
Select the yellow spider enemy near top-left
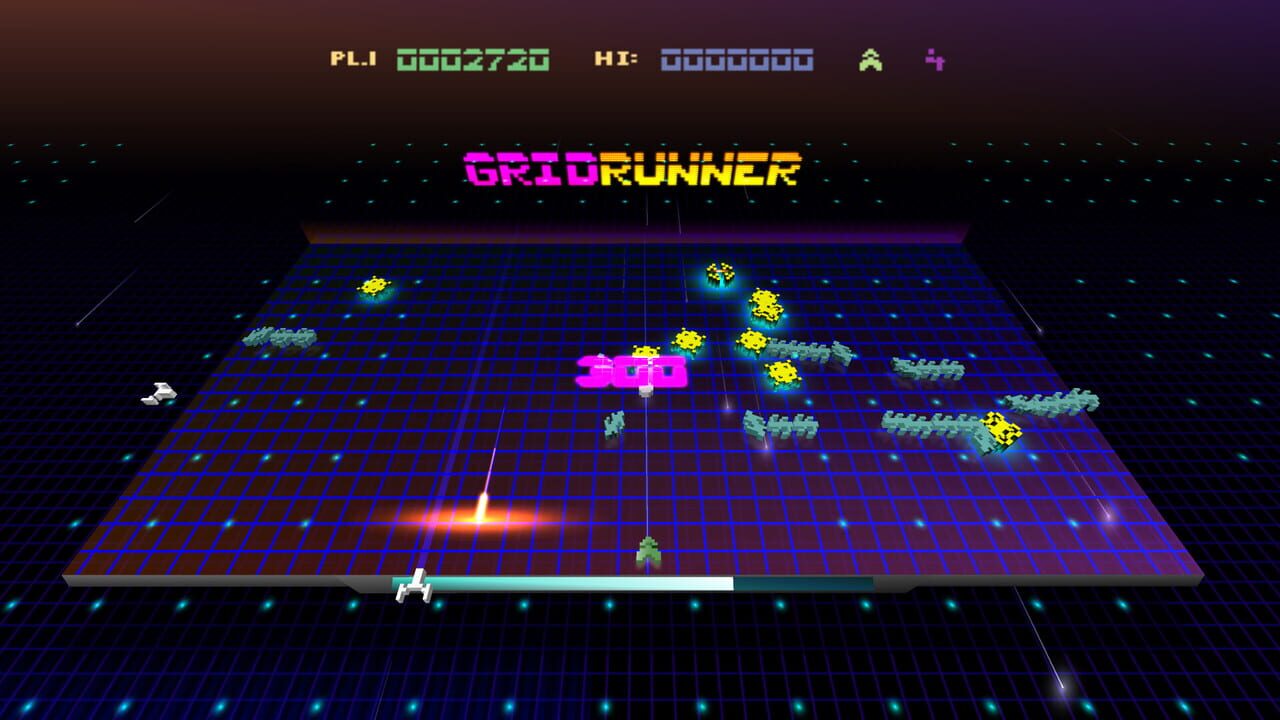375,287
